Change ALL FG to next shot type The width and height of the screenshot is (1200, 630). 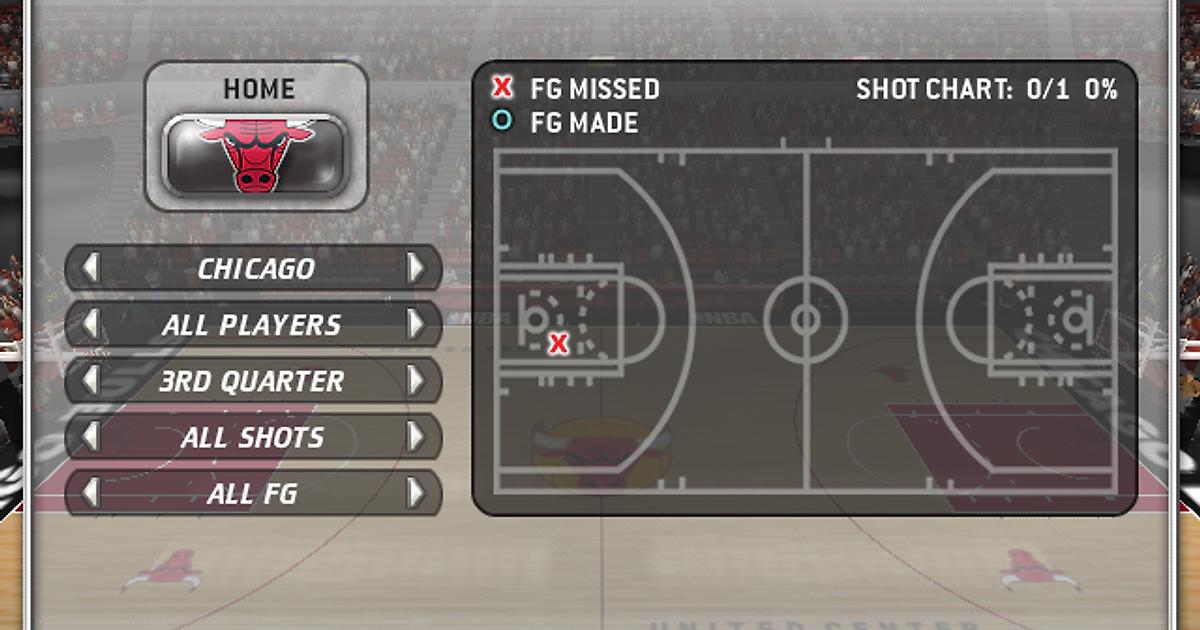pos(416,493)
